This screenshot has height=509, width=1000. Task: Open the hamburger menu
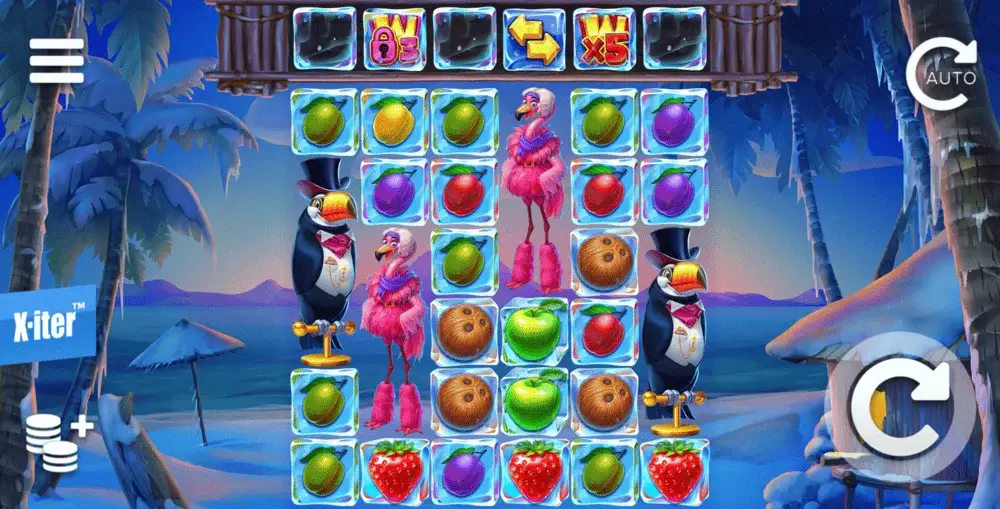click(x=56, y=63)
